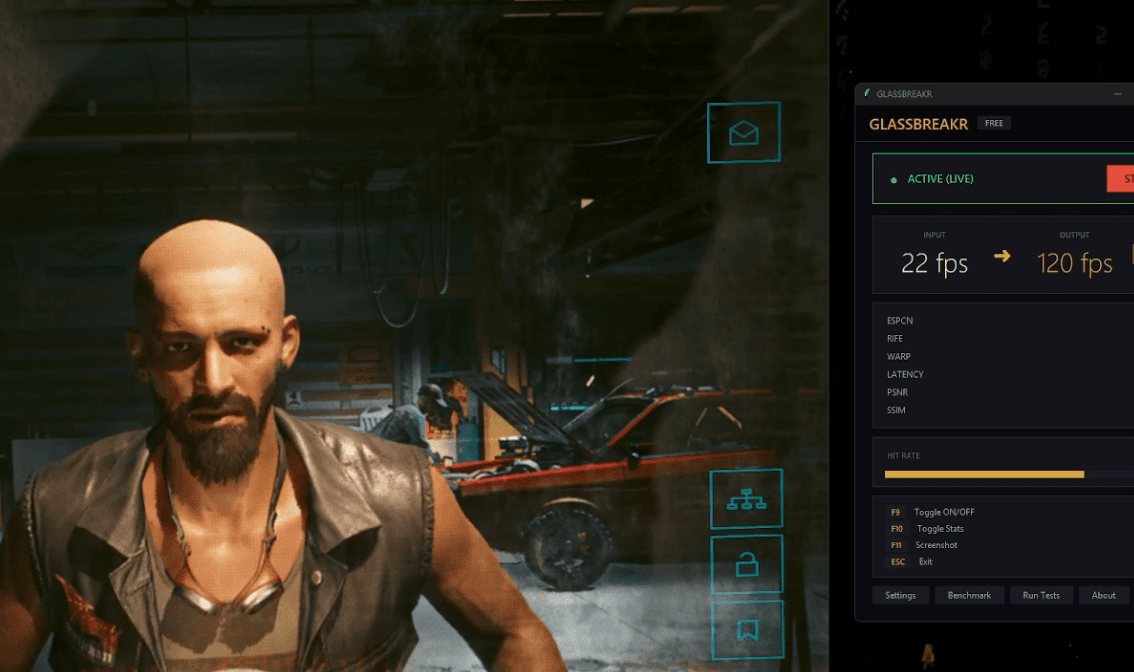Select the network hierarchy icon
Viewport: 1134px width, 672px height.
[746, 499]
